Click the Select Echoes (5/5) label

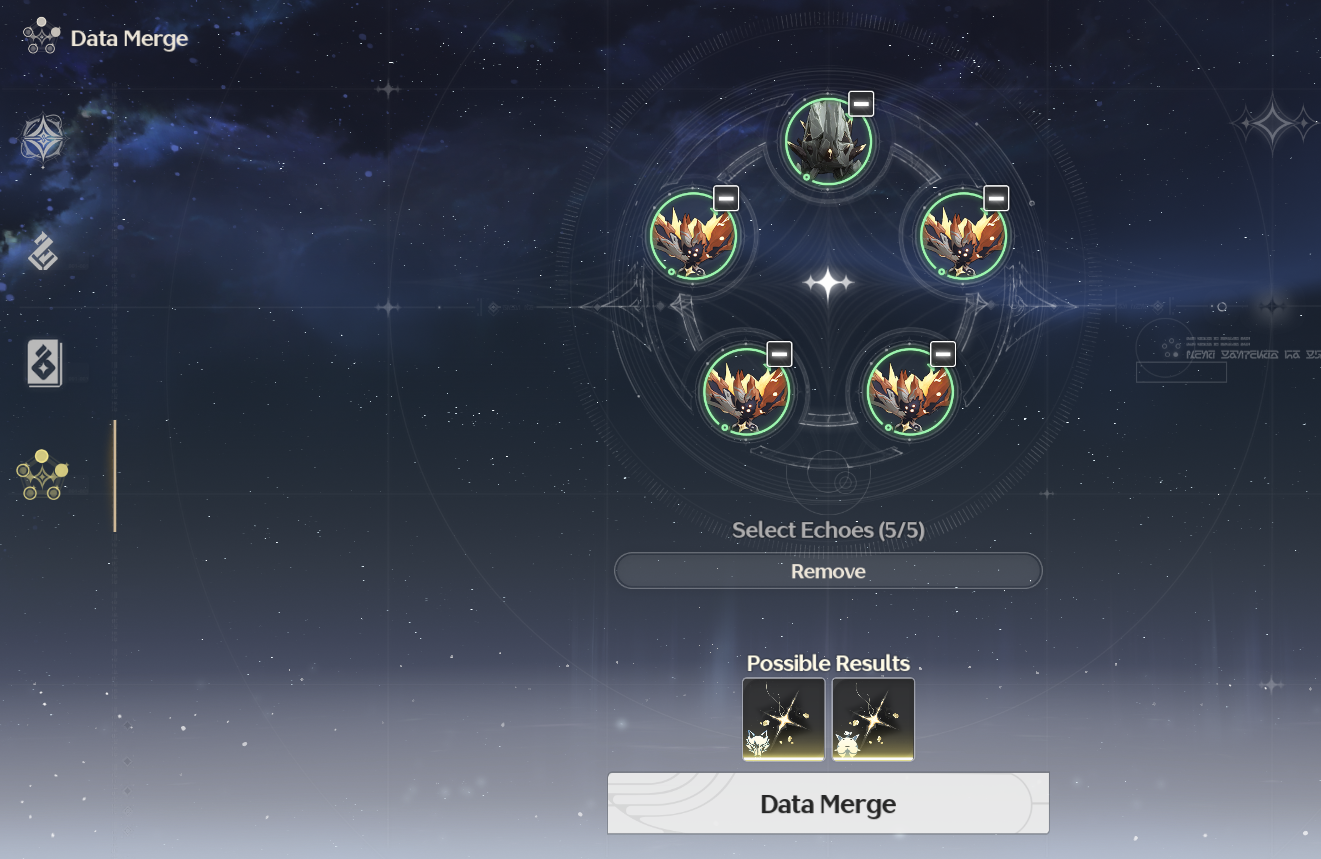(x=828, y=530)
